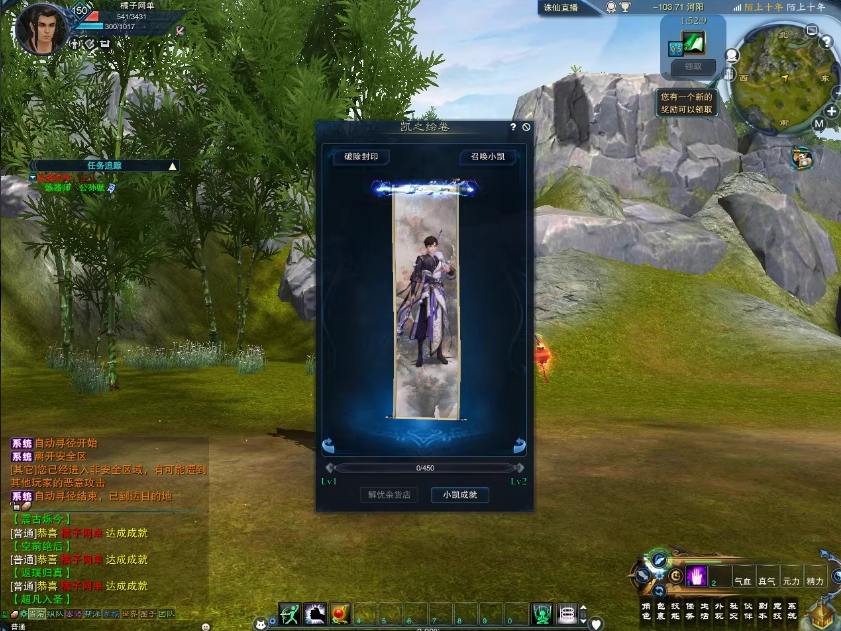The width and height of the screenshot is (841, 631).
Task: Click the 破除封印 button
Action: click(361, 157)
